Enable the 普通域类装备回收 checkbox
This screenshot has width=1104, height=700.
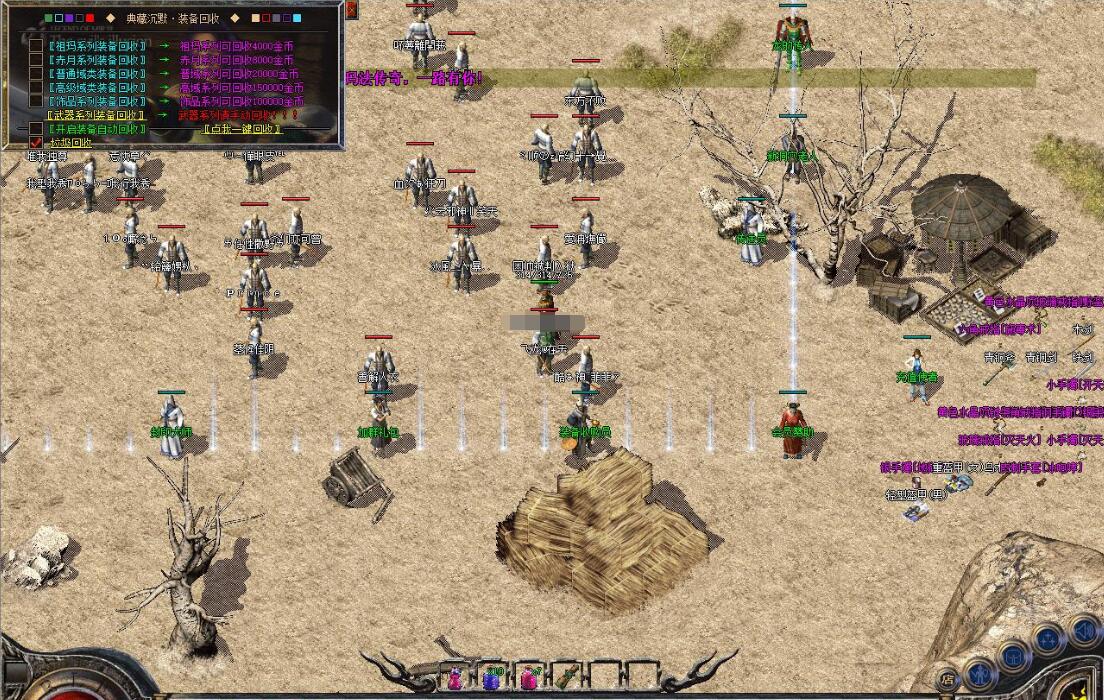36,73
